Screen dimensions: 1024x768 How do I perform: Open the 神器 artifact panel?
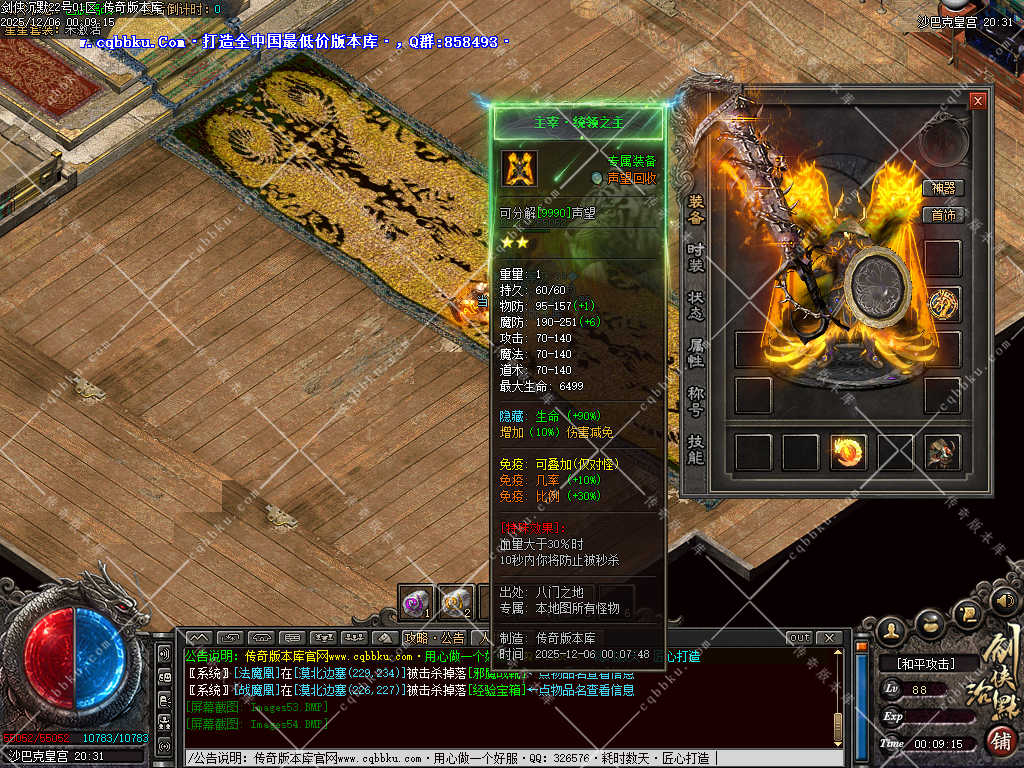click(x=943, y=188)
